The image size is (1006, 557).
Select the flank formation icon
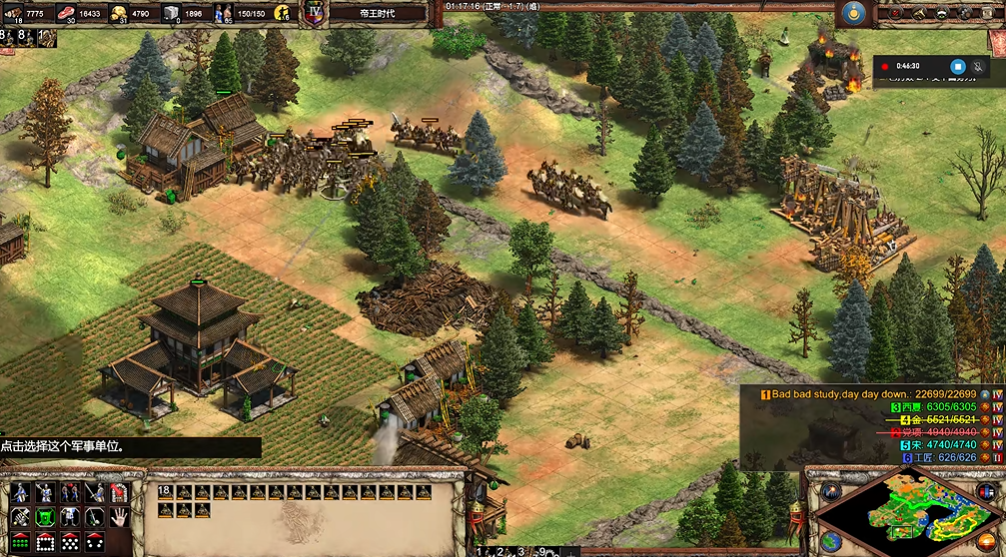pos(93,542)
